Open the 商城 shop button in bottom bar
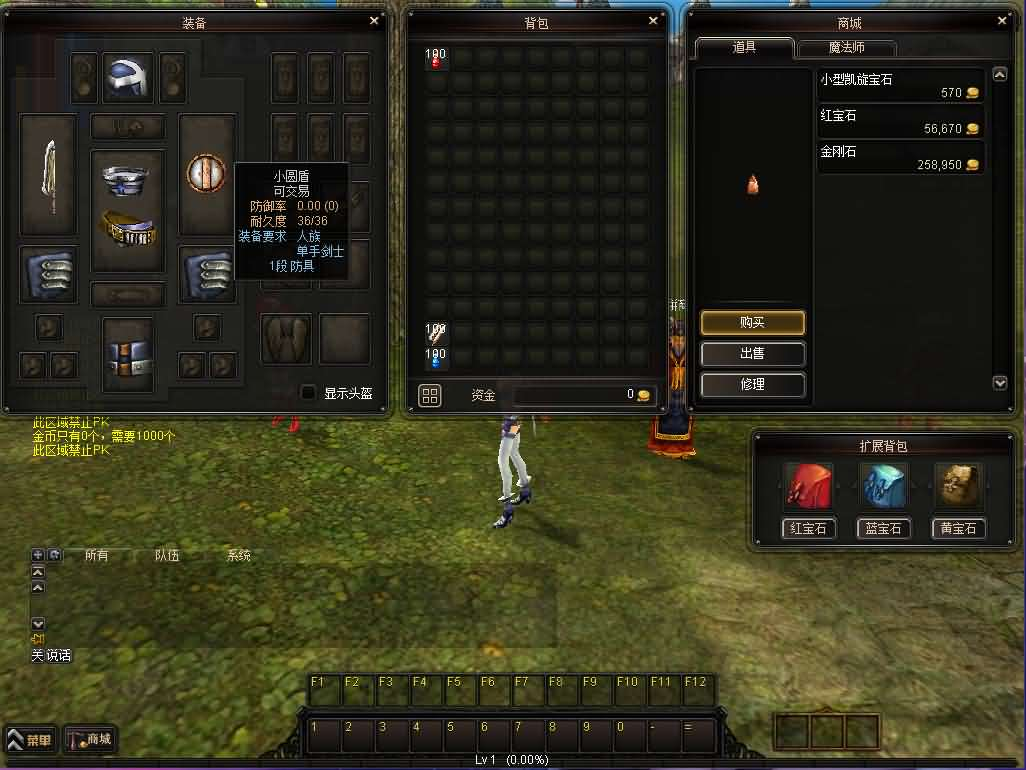The width and height of the screenshot is (1026, 770). pyautogui.click(x=91, y=740)
